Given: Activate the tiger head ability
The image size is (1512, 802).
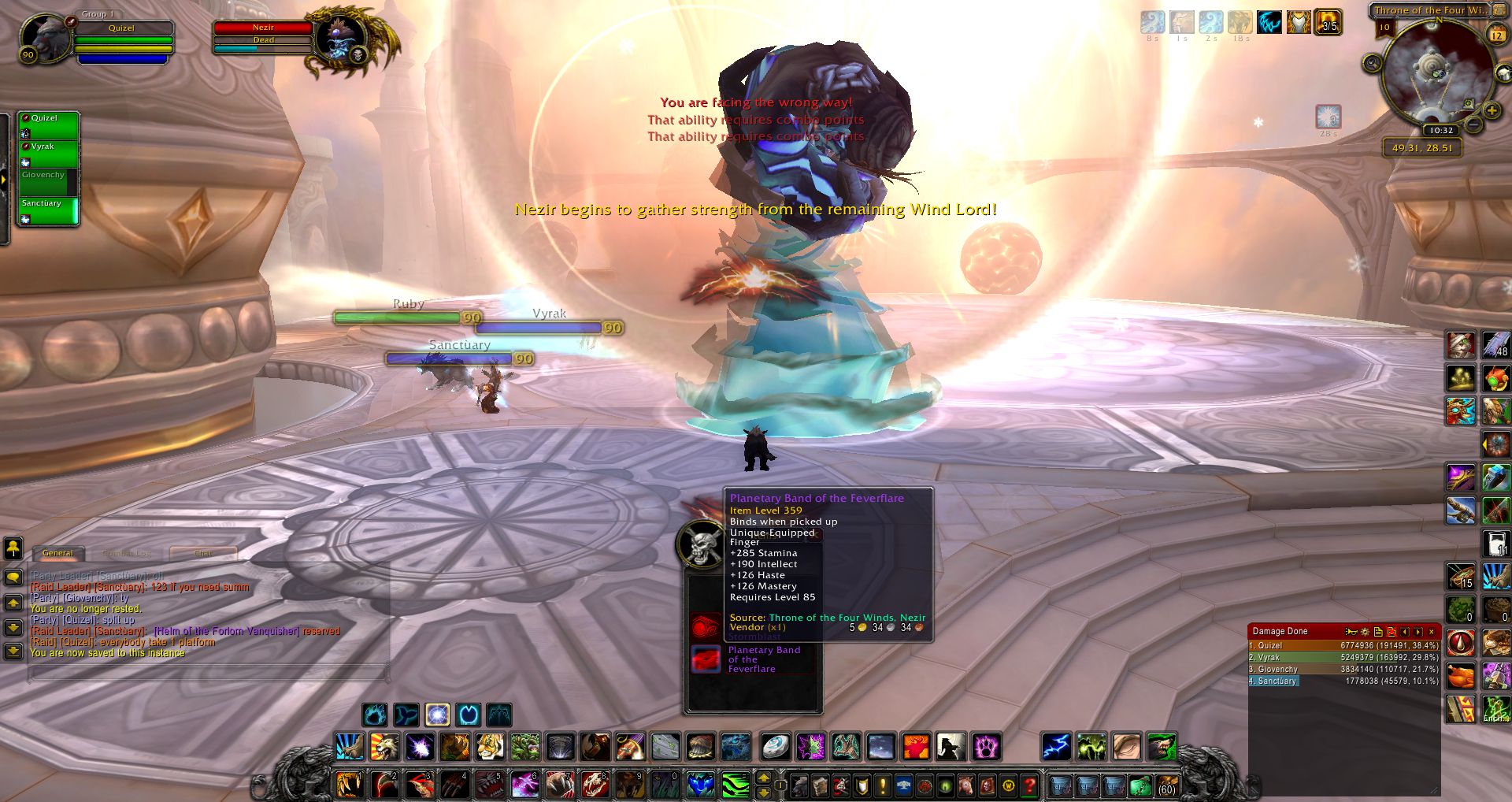Looking at the screenshot, I should [x=489, y=746].
